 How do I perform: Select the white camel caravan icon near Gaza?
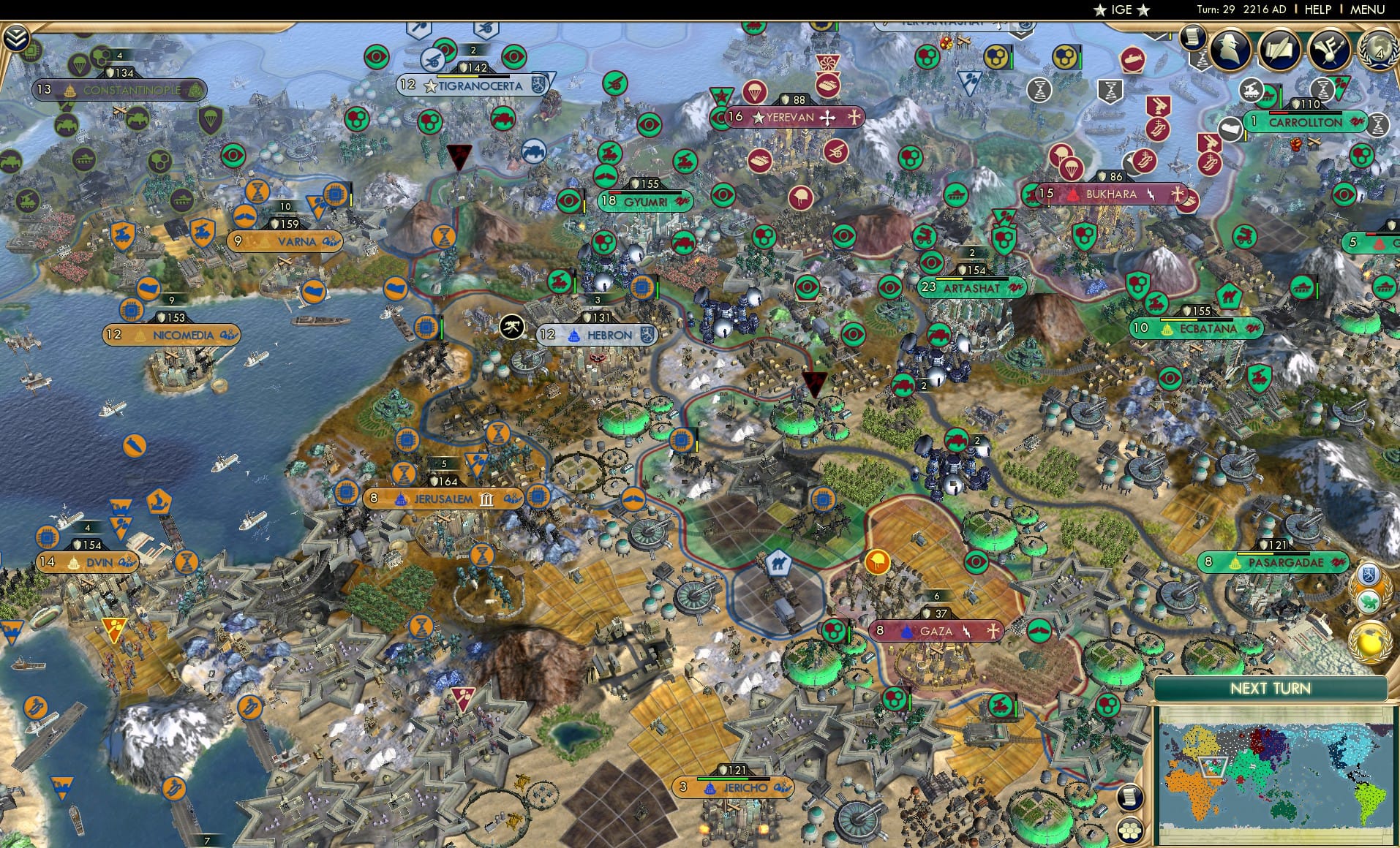click(780, 564)
